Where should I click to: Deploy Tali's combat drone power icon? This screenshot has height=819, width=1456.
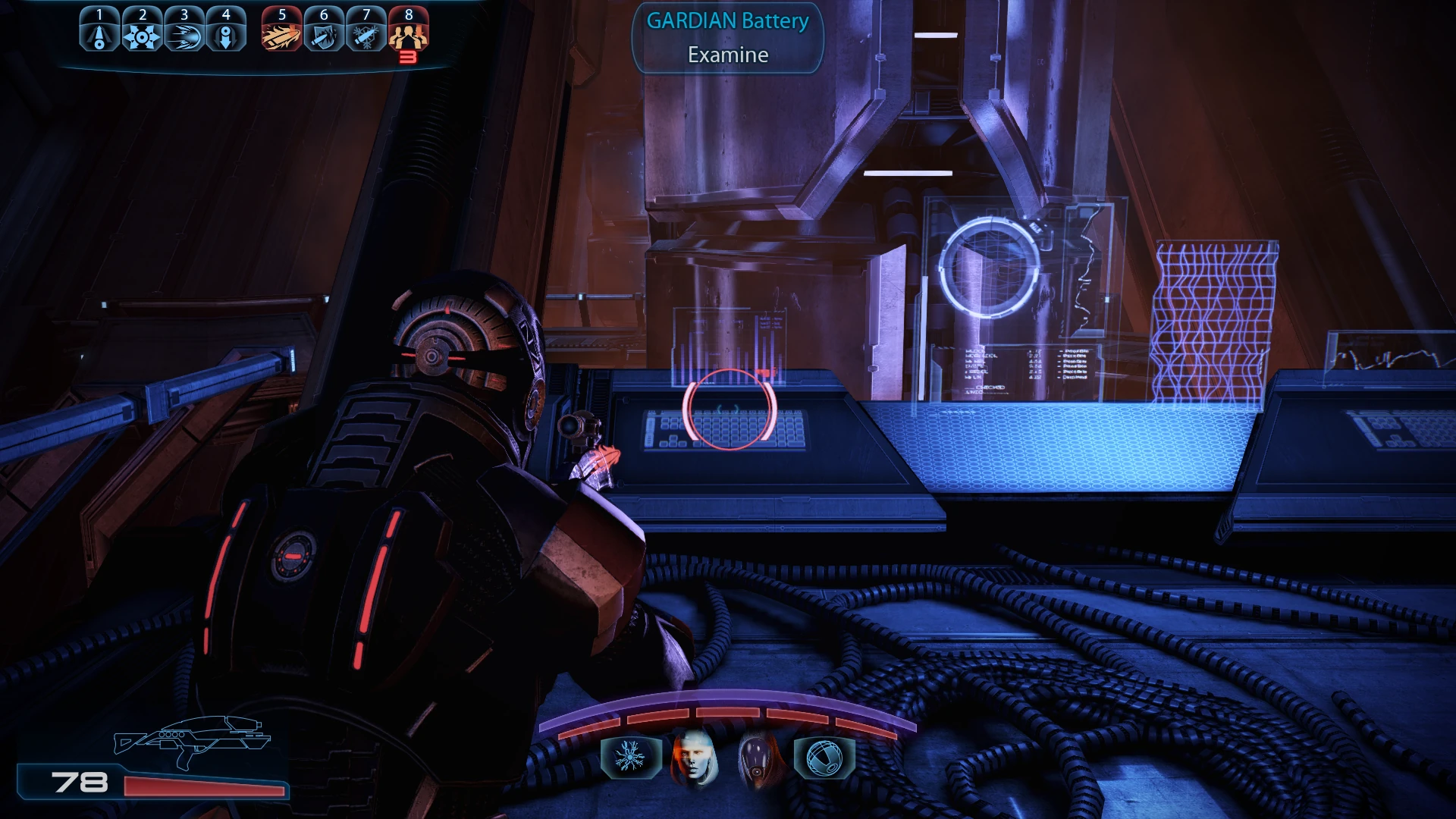(824, 757)
